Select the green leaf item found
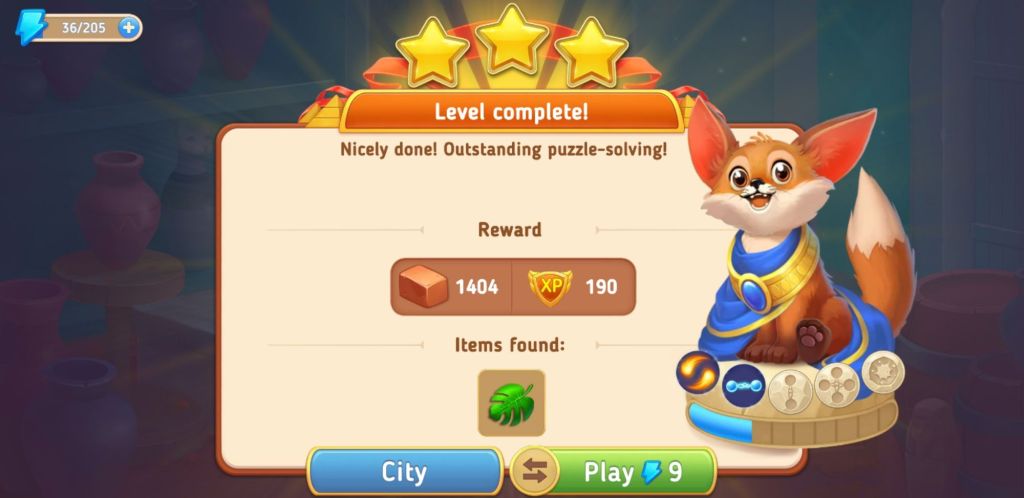 (511, 403)
